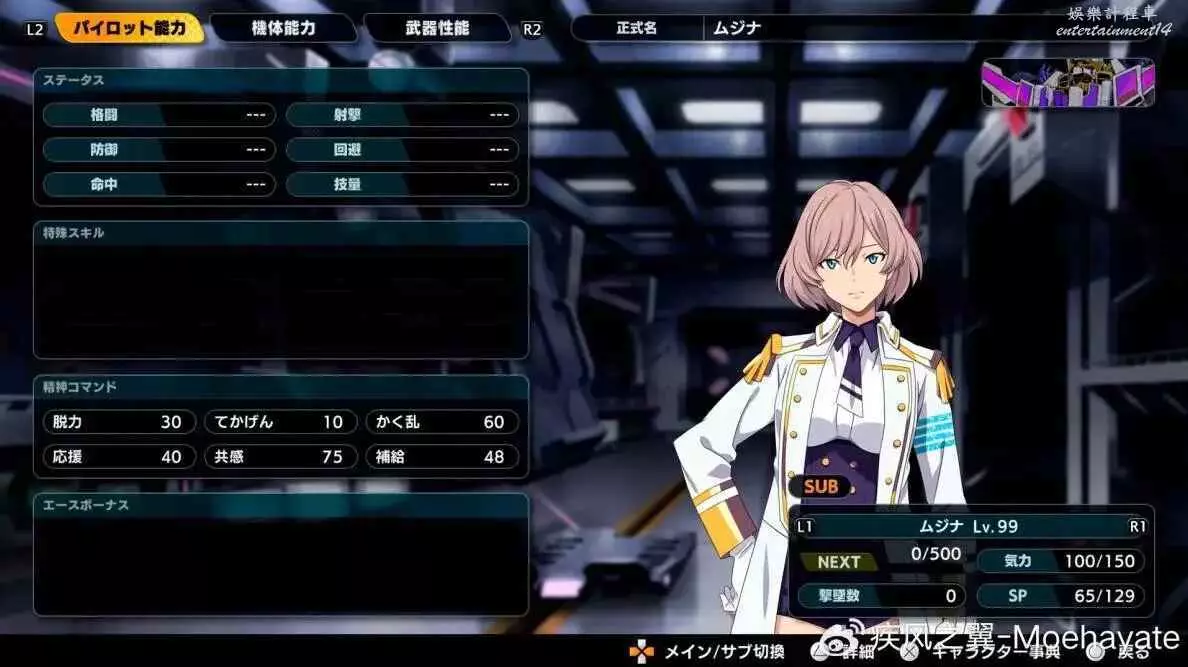The height and width of the screenshot is (667, 1188).
Task: Show the 武器性能 tab
Action: (x=436, y=28)
